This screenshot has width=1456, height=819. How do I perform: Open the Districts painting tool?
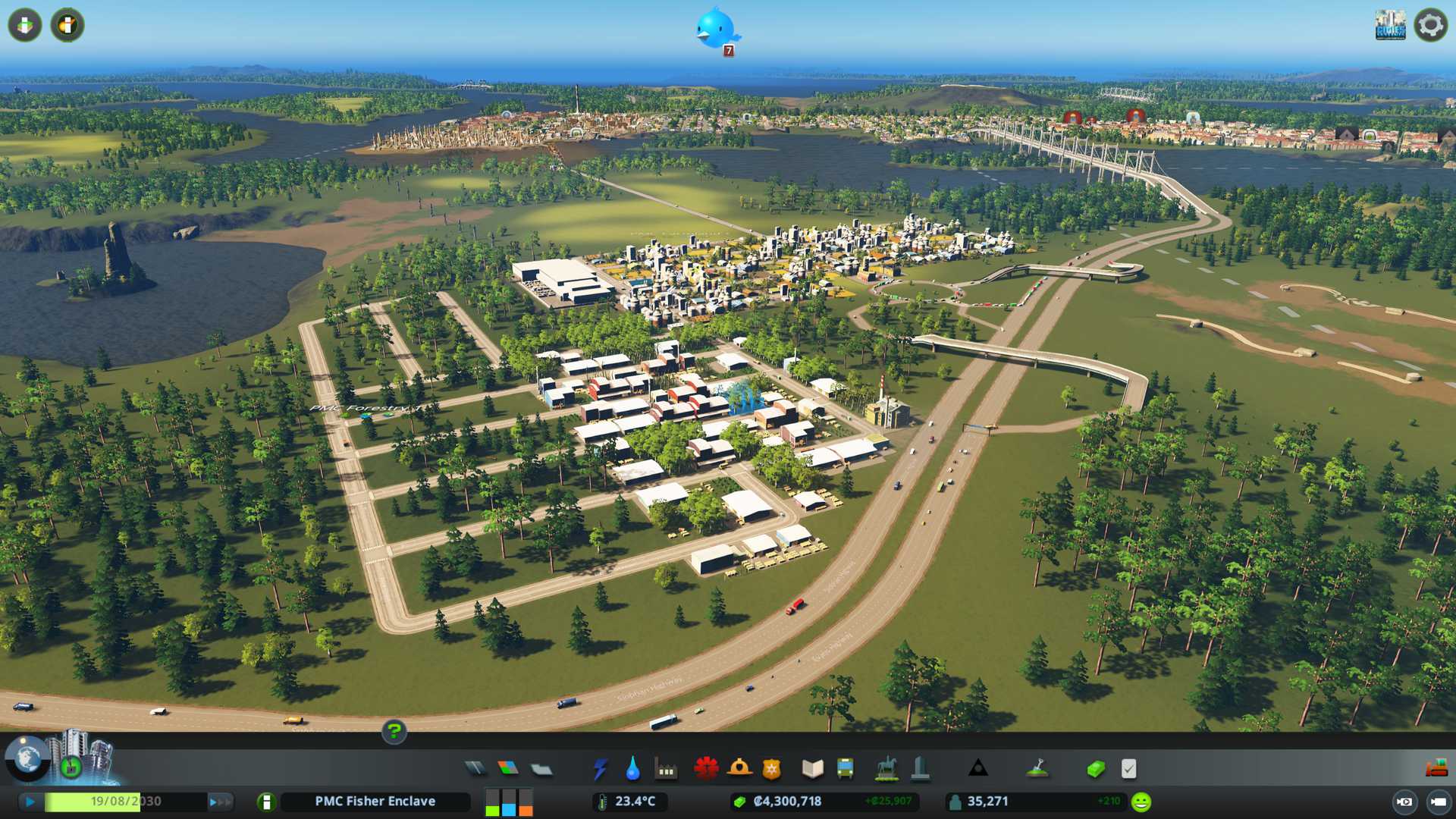pos(541,769)
